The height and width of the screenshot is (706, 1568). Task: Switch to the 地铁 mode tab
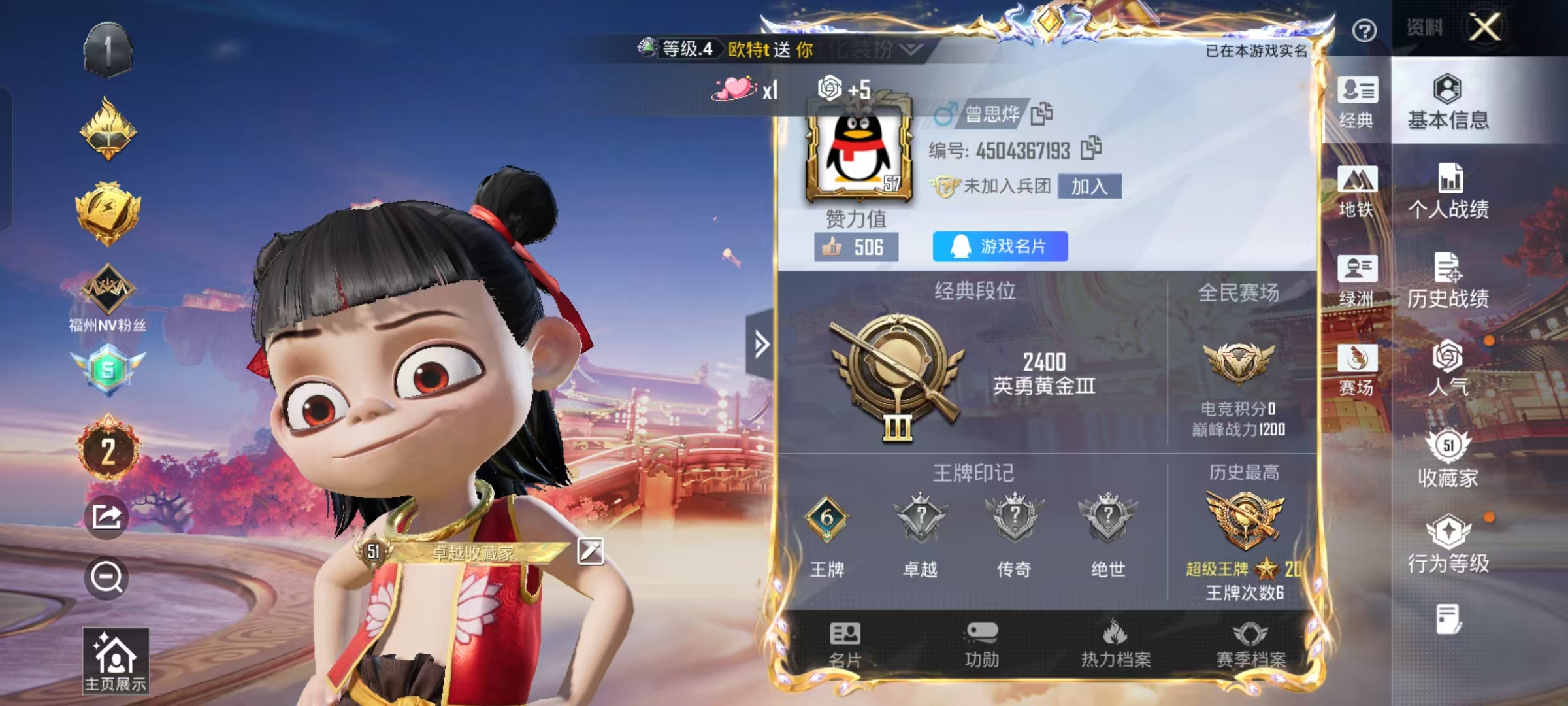pyautogui.click(x=1357, y=192)
